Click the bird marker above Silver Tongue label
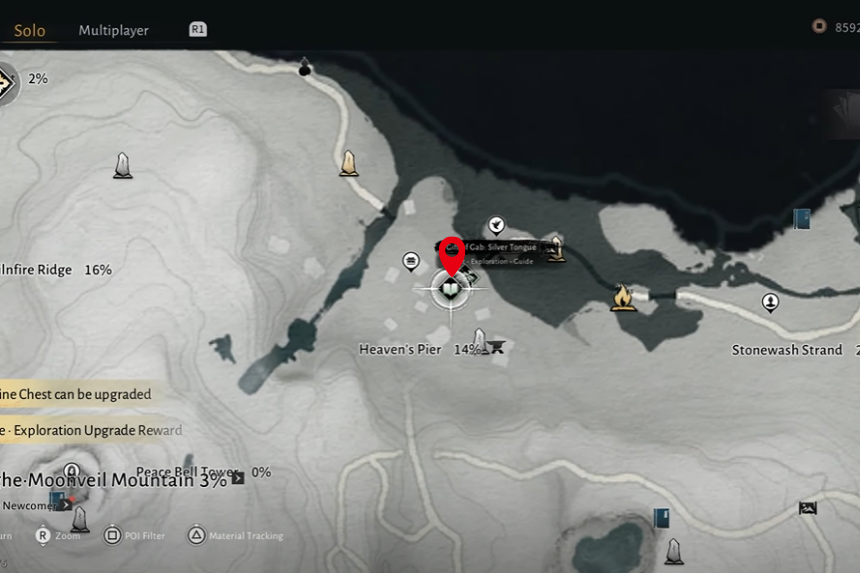 coord(495,225)
